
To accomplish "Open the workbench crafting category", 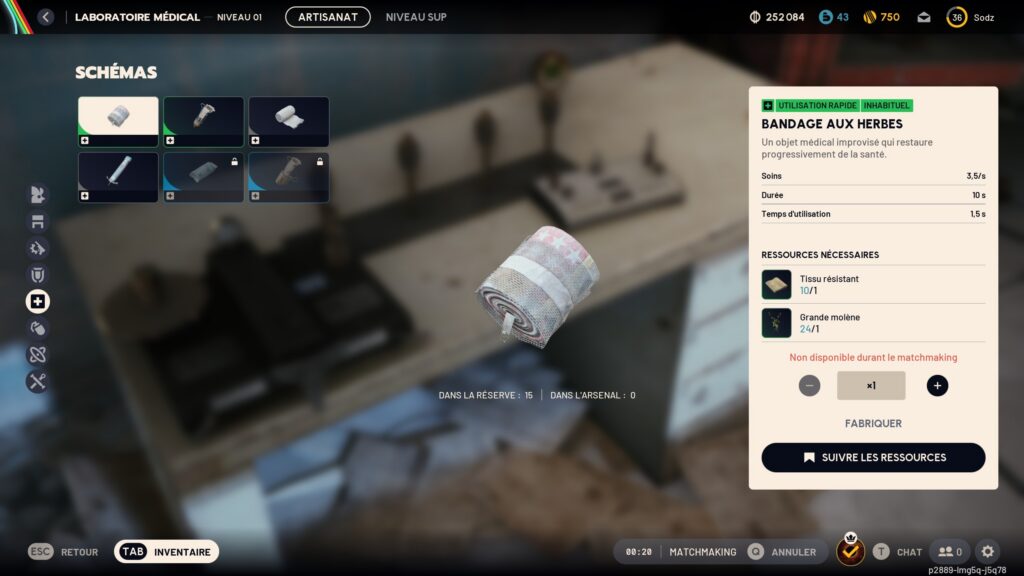I will click(38, 221).
